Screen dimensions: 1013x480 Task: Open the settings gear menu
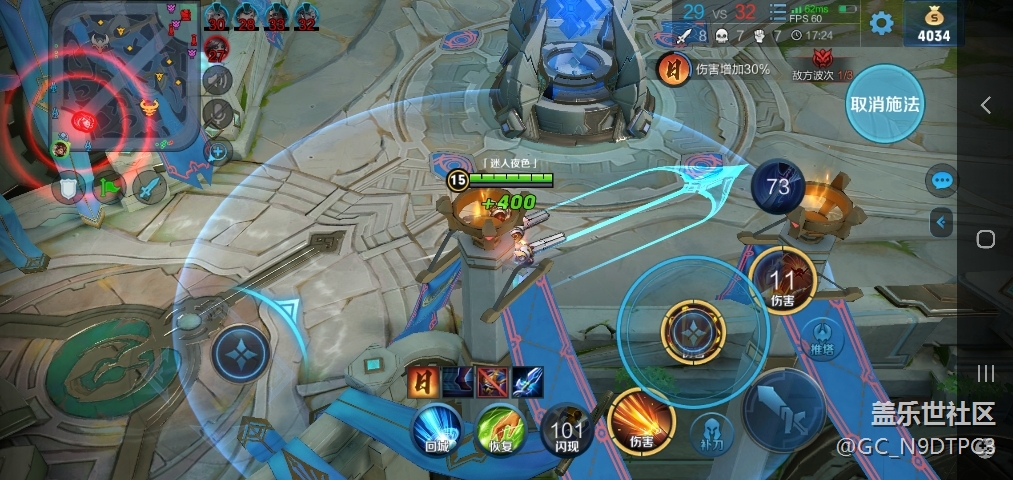(x=881, y=23)
